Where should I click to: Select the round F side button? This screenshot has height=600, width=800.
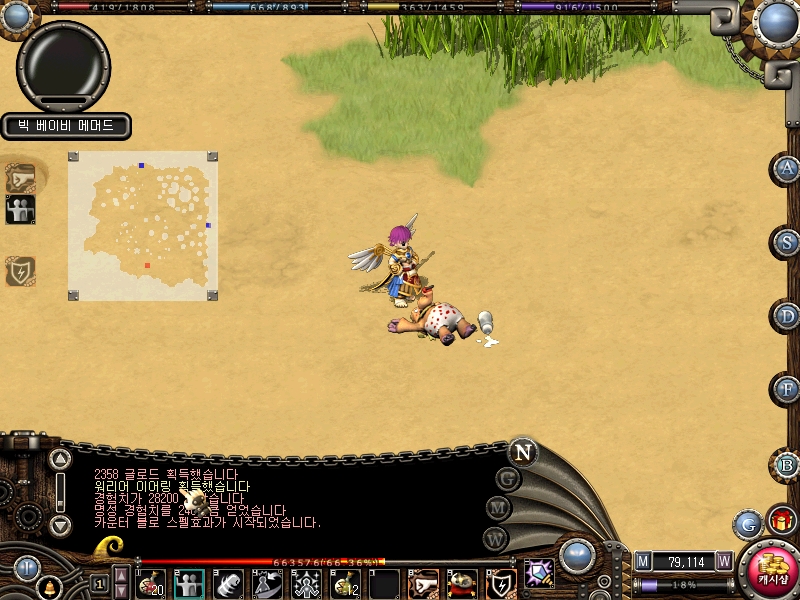click(788, 390)
